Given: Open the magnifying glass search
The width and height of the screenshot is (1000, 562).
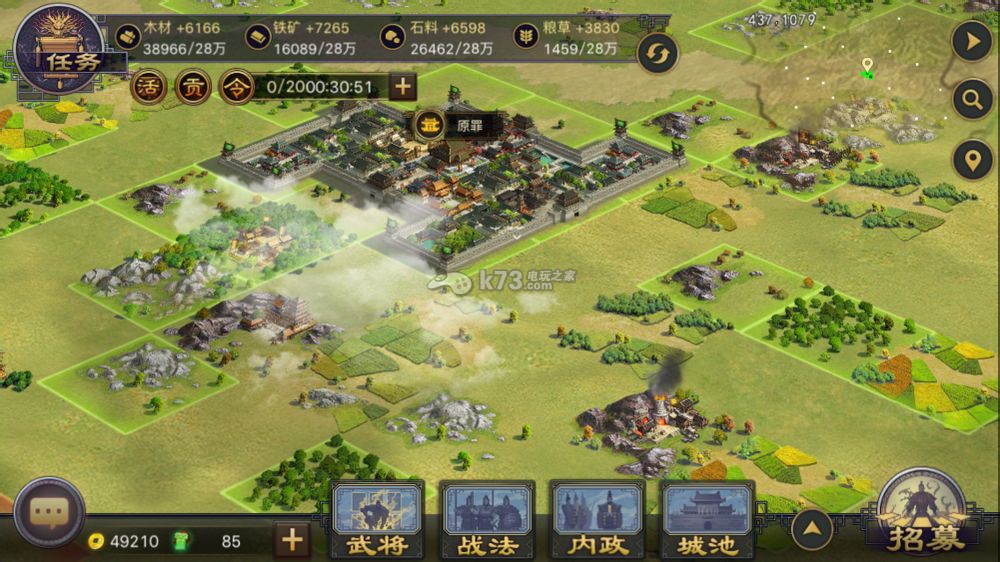Looking at the screenshot, I should [972, 100].
